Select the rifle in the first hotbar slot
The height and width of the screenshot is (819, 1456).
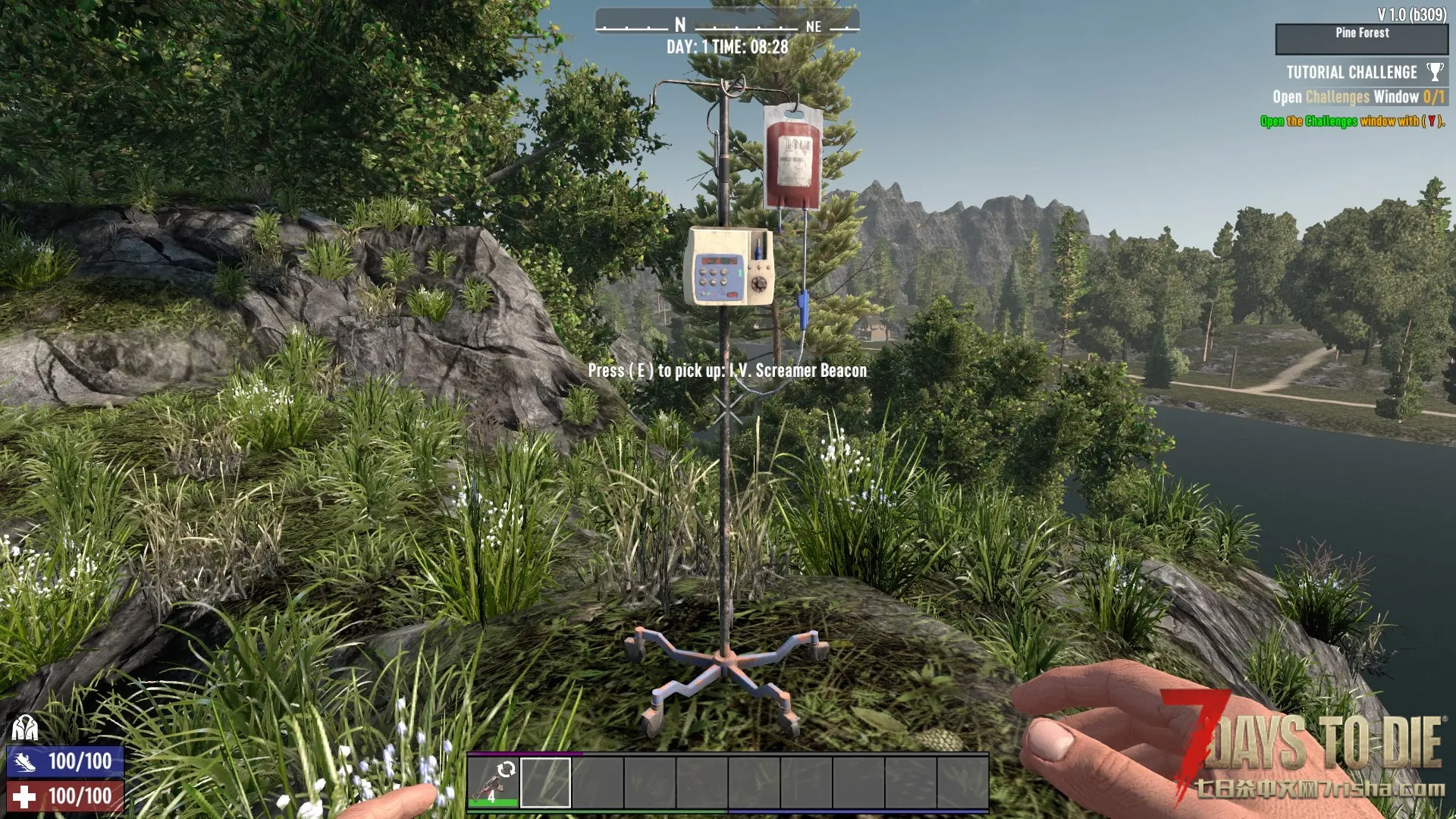point(493,782)
